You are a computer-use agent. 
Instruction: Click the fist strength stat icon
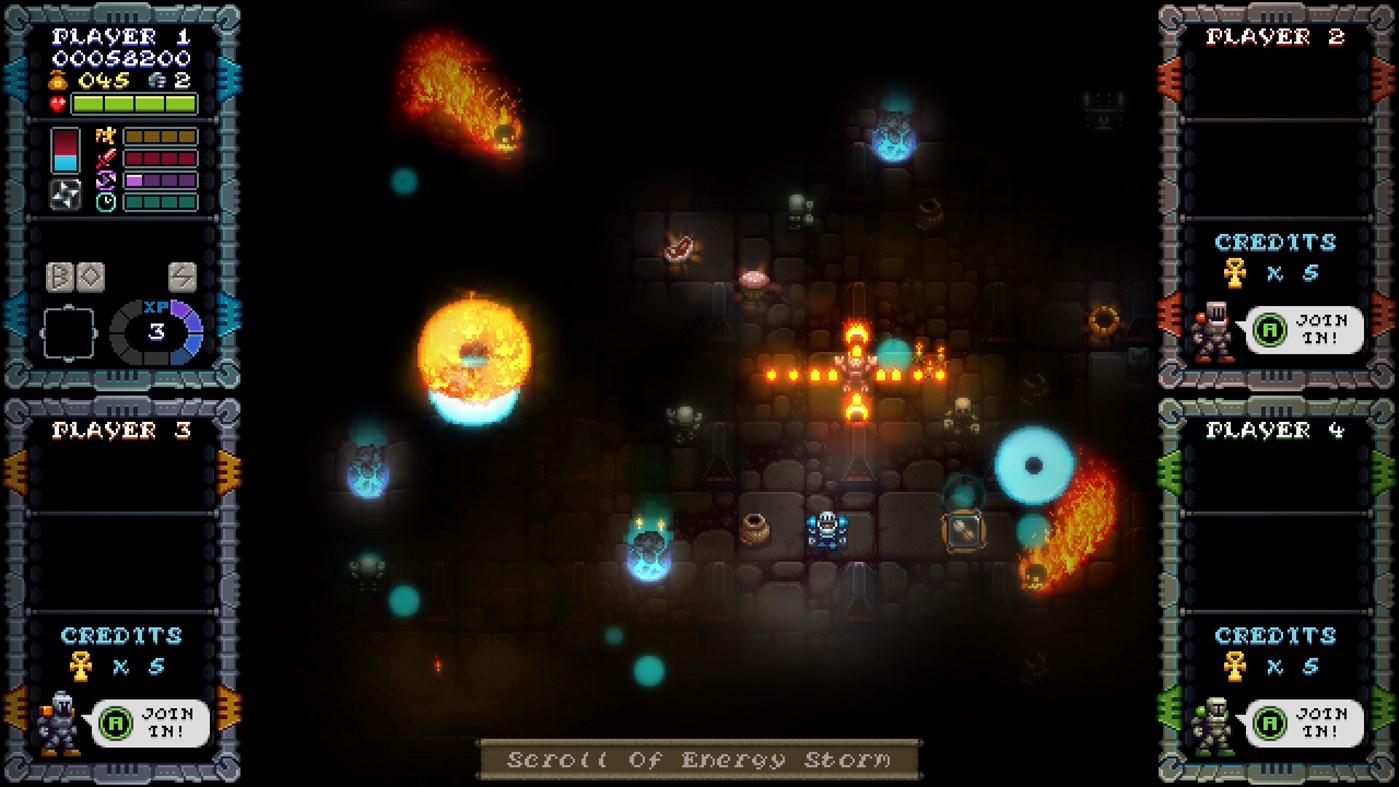point(106,137)
